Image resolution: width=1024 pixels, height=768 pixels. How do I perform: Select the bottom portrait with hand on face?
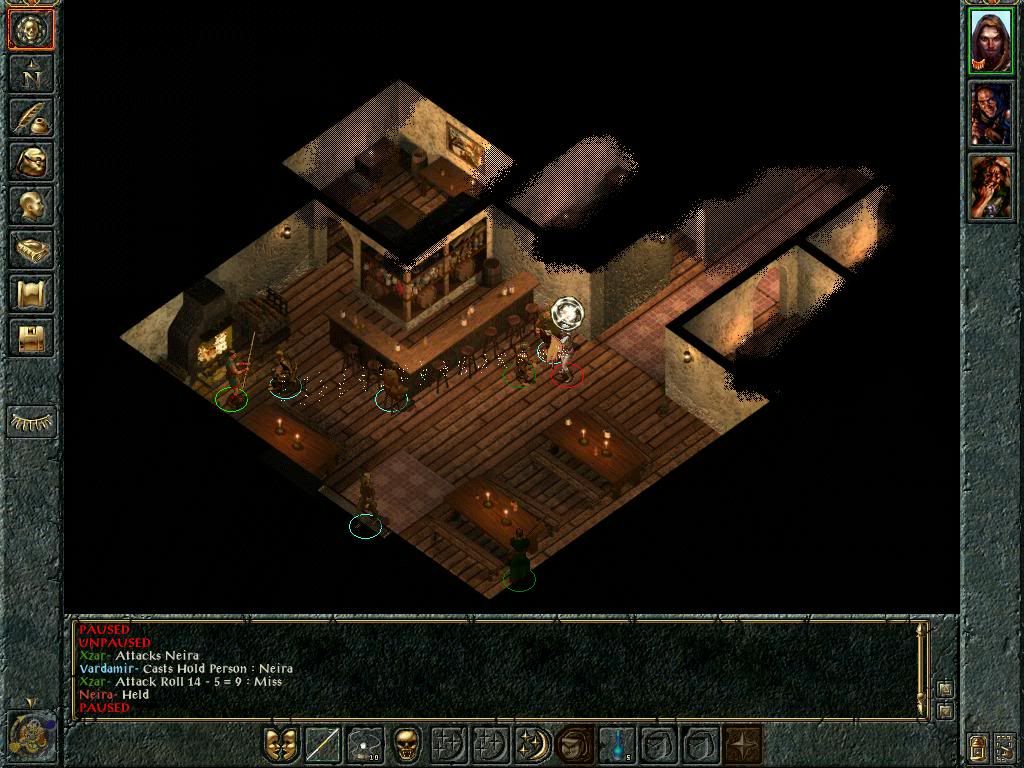[991, 187]
